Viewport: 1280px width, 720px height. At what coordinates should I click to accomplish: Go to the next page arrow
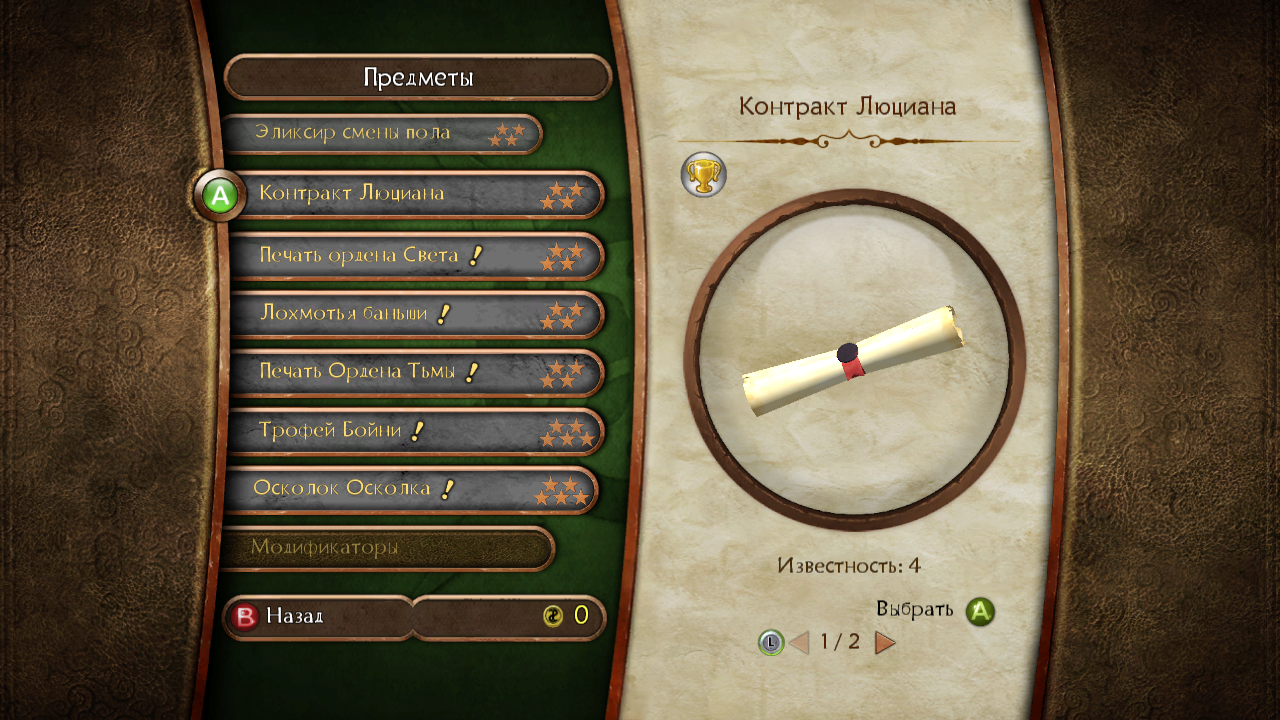[885, 642]
